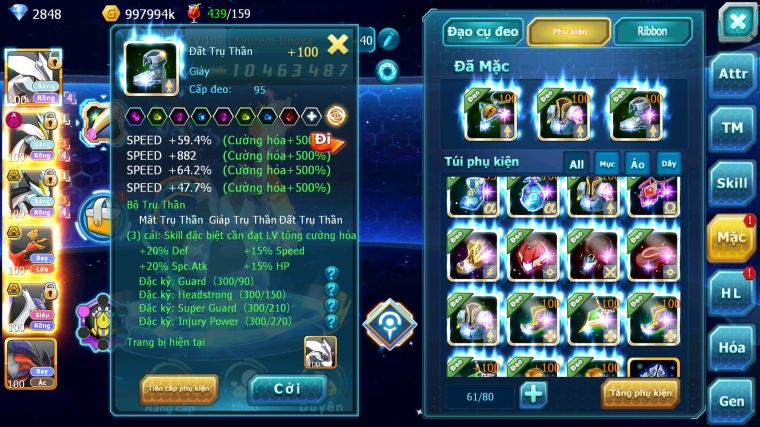Filter accessories by Mục
Viewport: 760px width, 427px height.
pyautogui.click(x=606, y=163)
